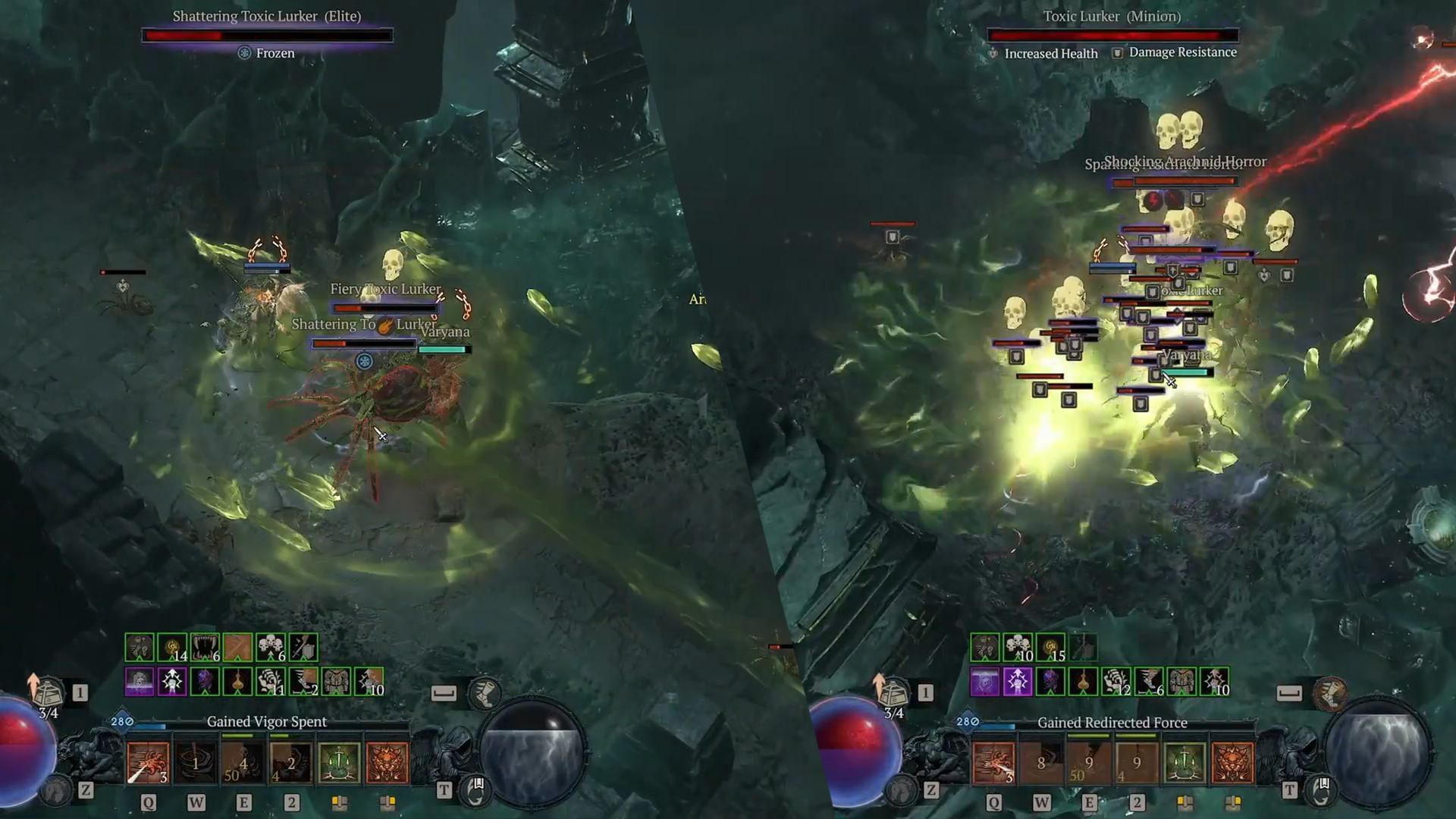Click the armor chest buff icon on right player's bar

point(1181,681)
